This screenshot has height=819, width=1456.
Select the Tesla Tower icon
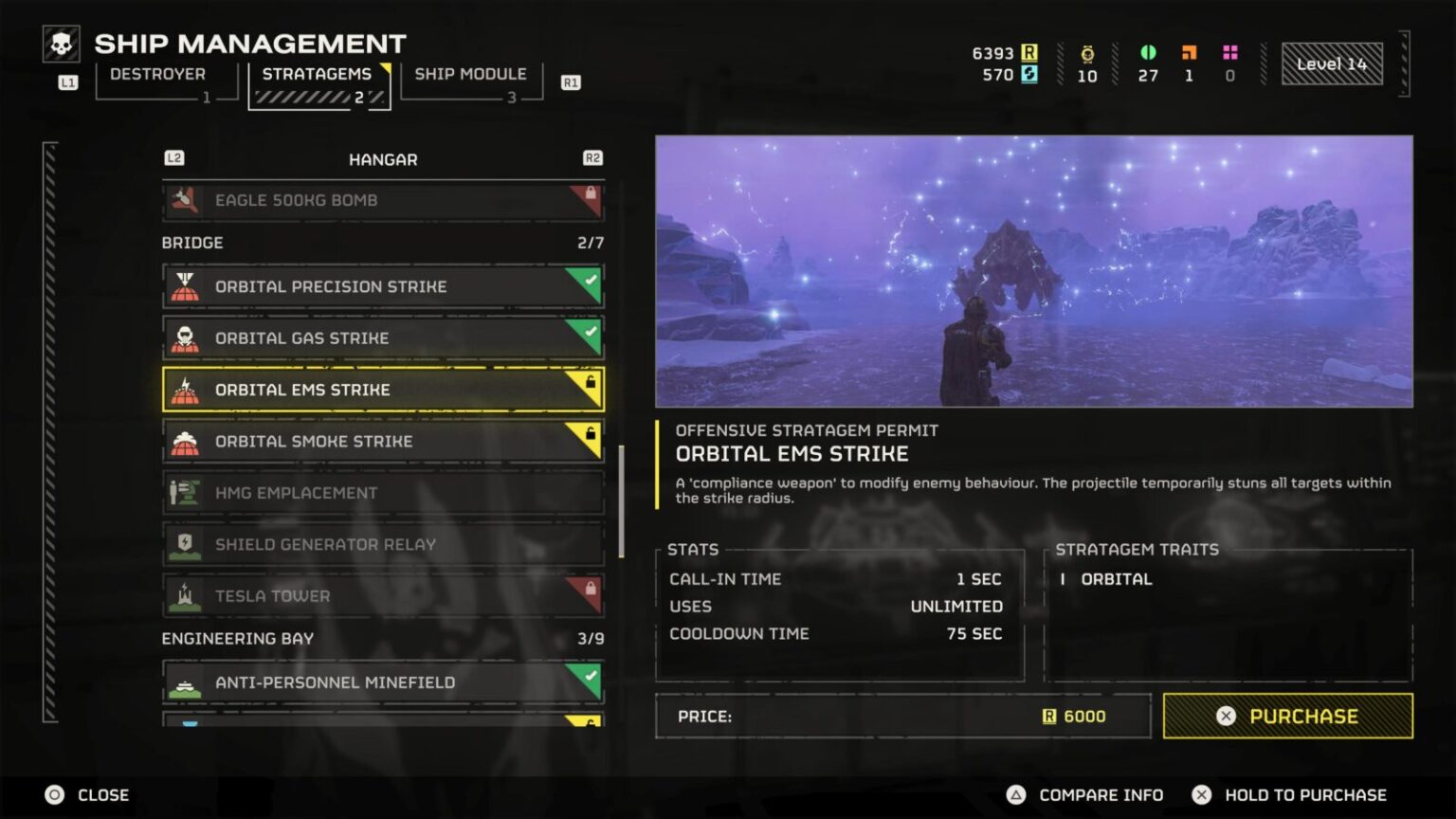pyautogui.click(x=186, y=596)
